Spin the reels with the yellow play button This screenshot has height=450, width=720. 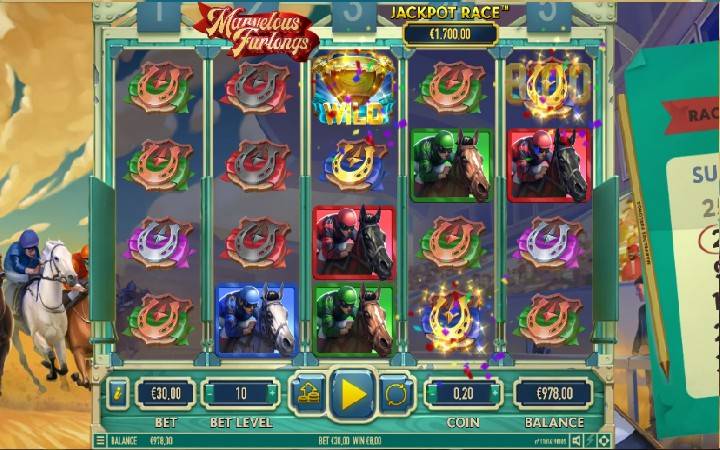point(353,393)
